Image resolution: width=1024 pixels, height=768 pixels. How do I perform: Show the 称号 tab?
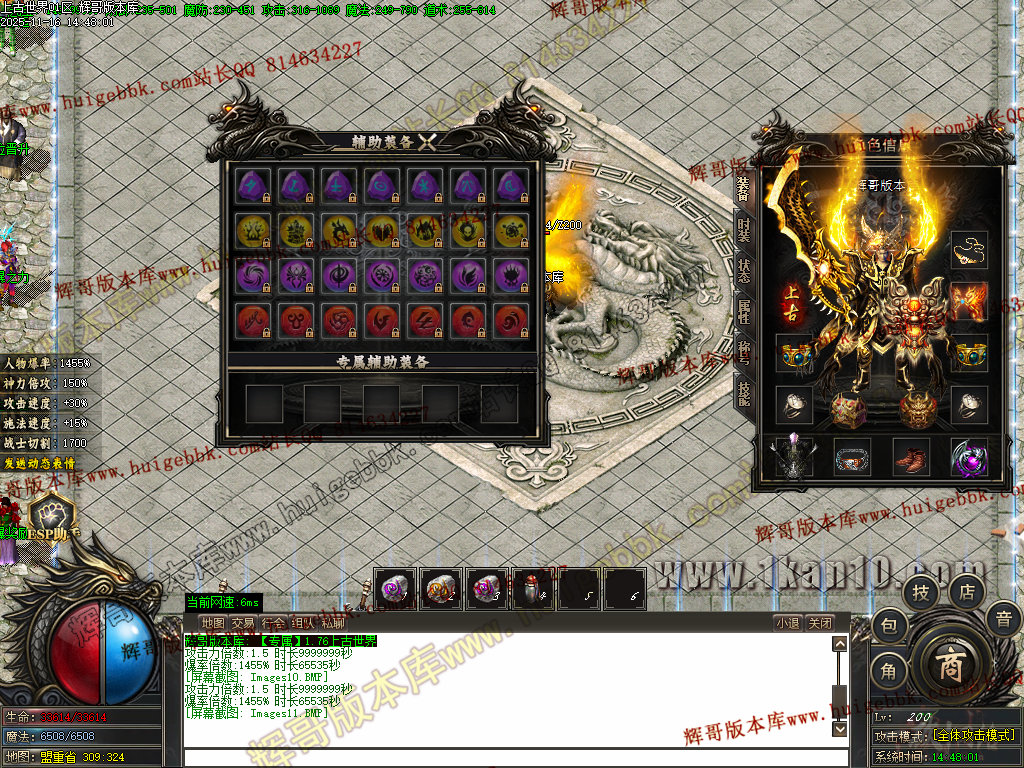tap(743, 348)
